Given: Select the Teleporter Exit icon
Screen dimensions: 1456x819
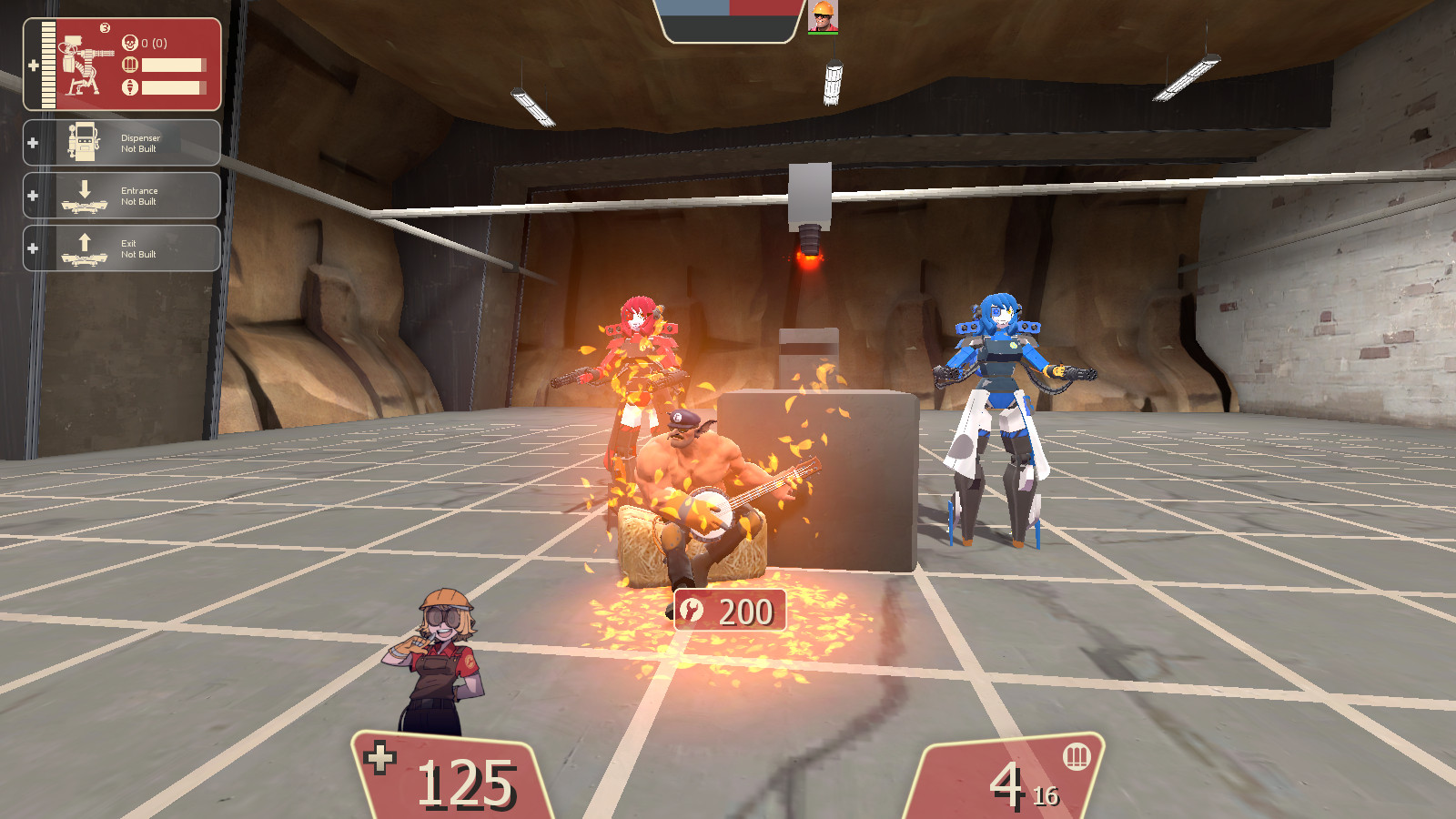Looking at the screenshot, I should (x=85, y=248).
